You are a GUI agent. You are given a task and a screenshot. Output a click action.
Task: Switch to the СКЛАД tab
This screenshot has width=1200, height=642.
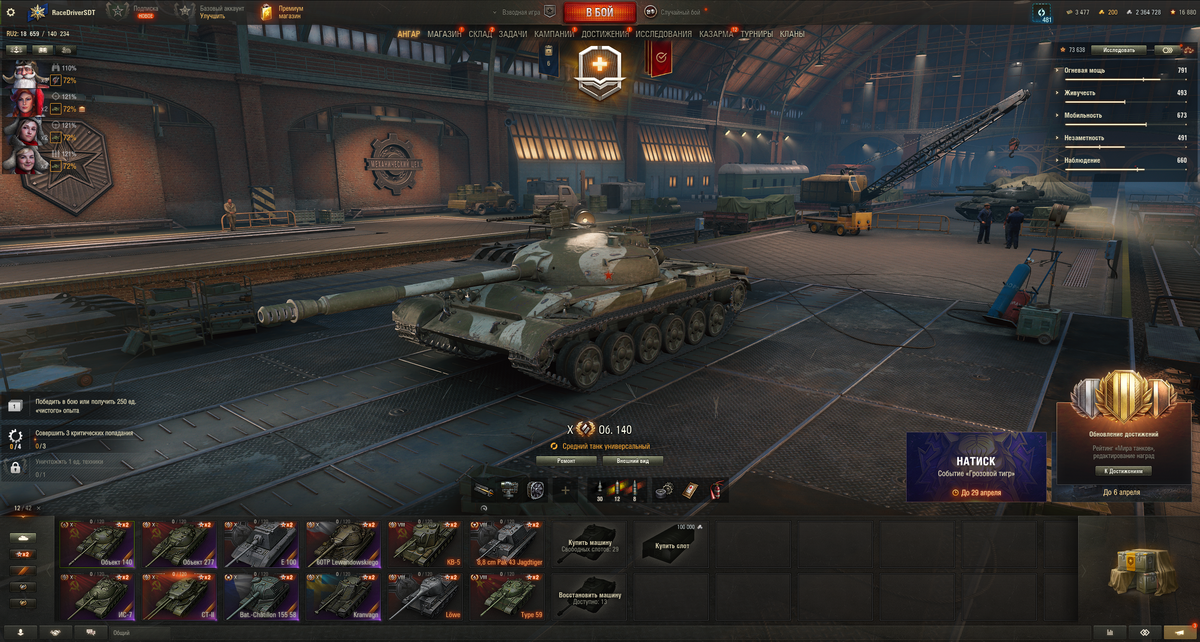[x=480, y=34]
